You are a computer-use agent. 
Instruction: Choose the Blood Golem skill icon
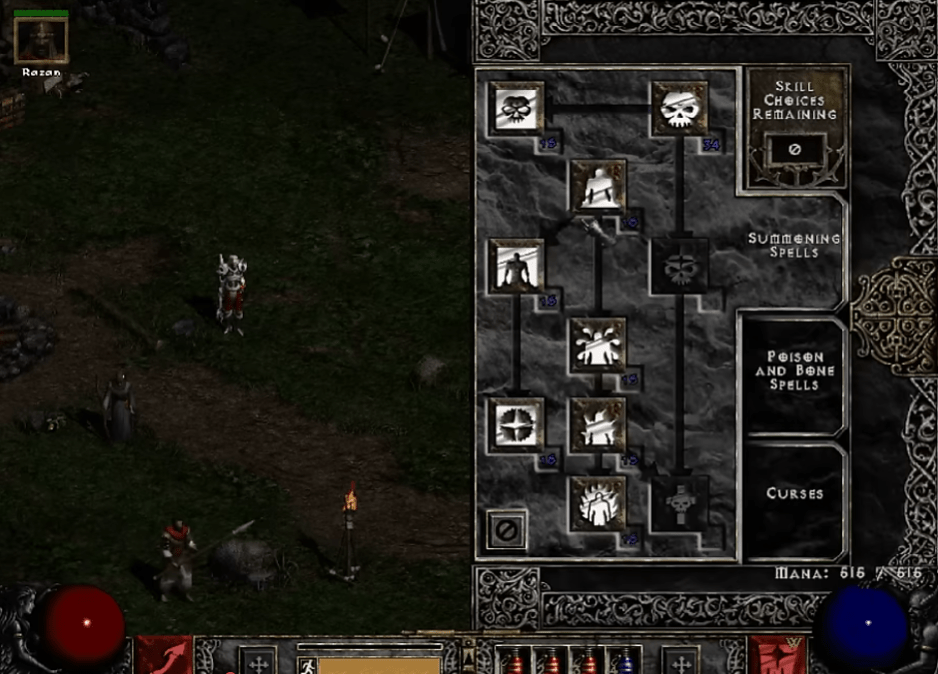click(598, 344)
